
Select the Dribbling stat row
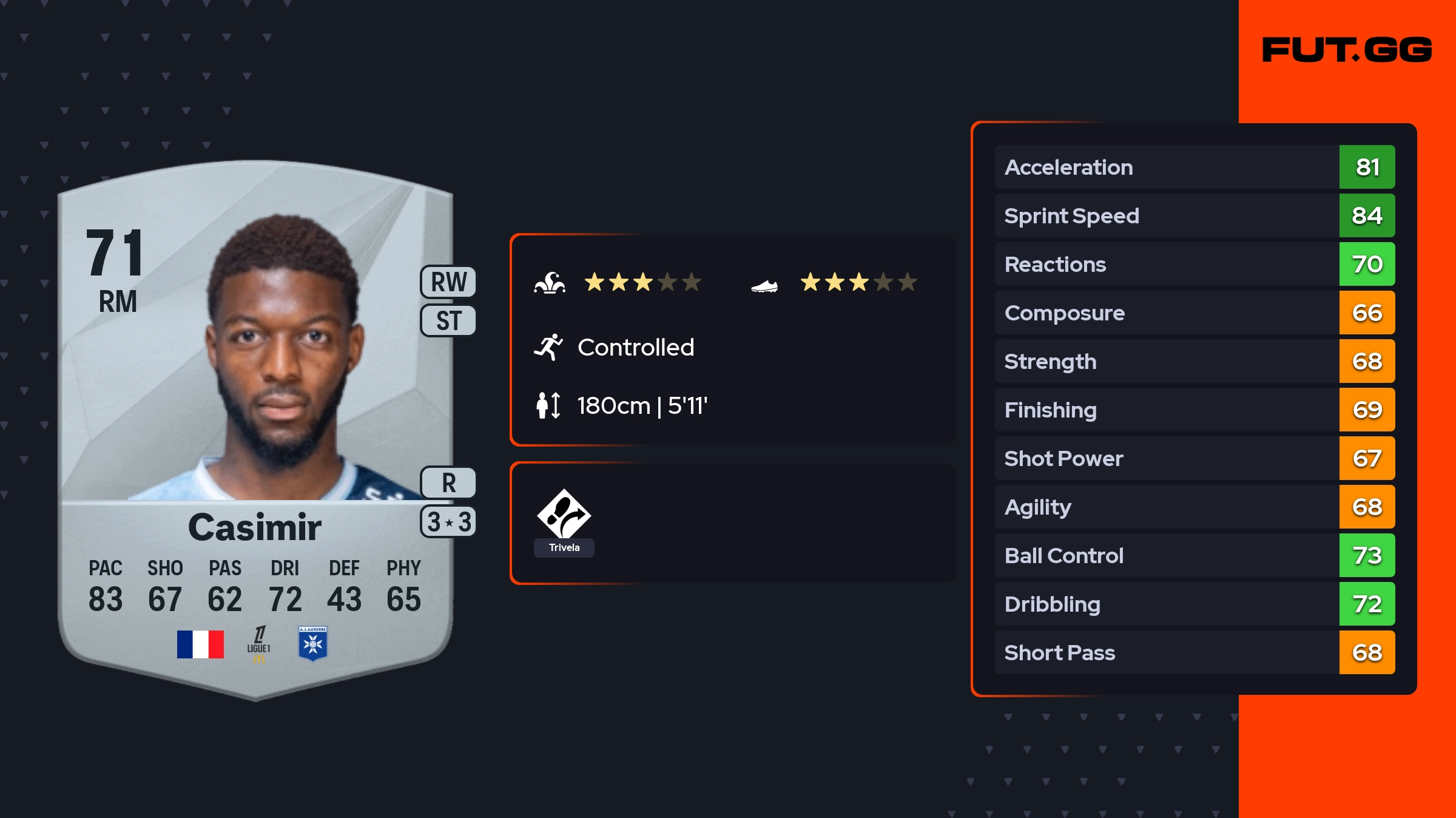pos(1194,604)
